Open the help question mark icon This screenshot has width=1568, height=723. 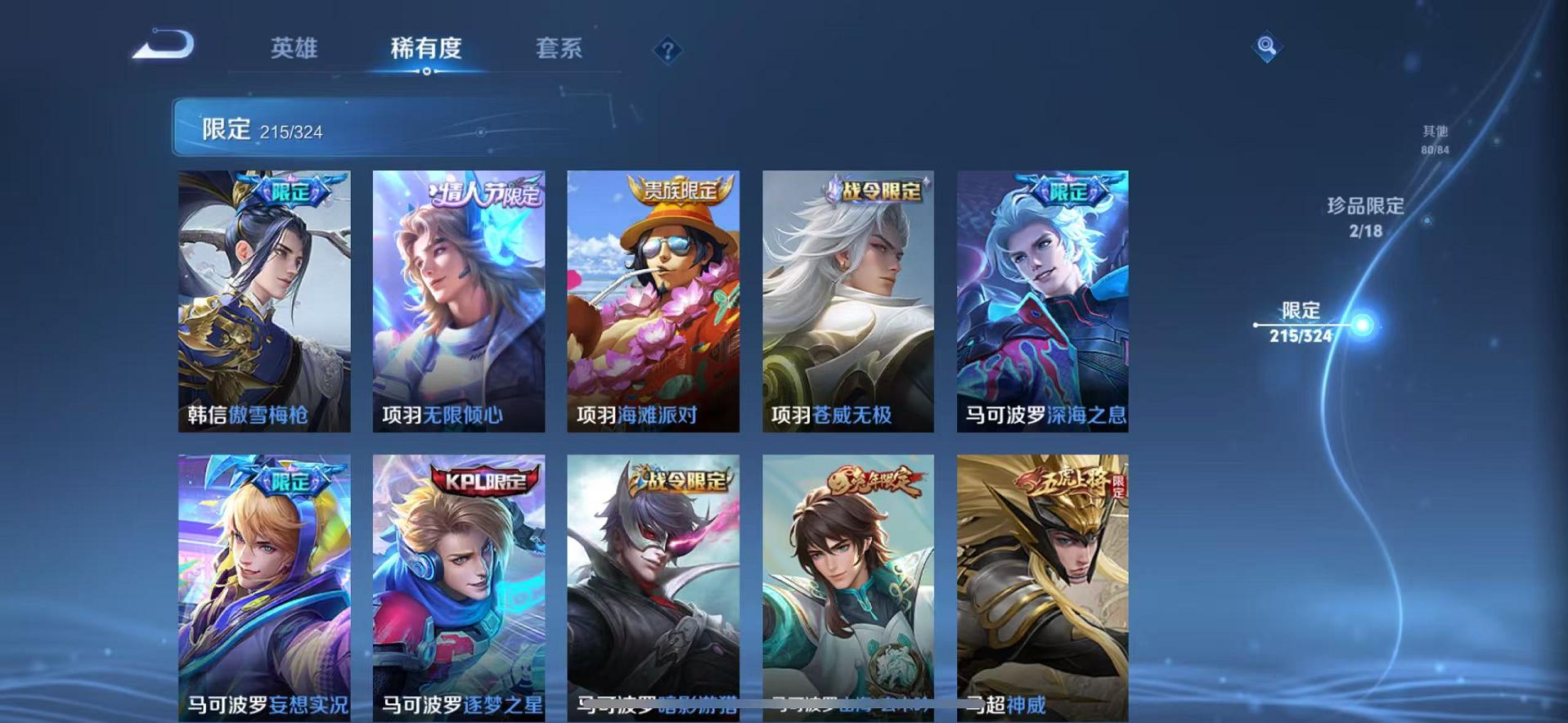click(x=668, y=51)
